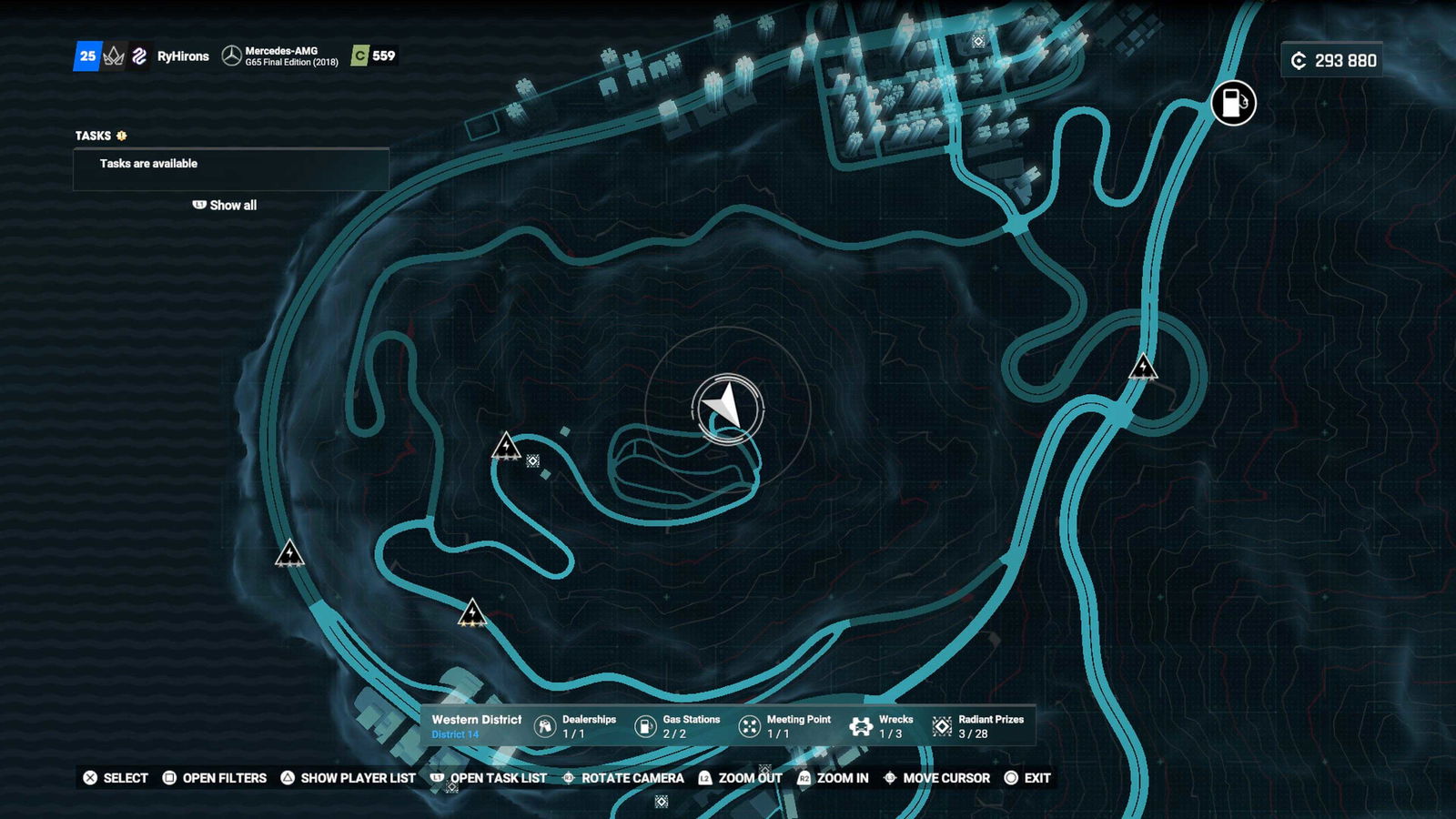Click 'Show all' under the tasks panel
Image resolution: width=1456 pixels, height=819 pixels.
coord(225,206)
